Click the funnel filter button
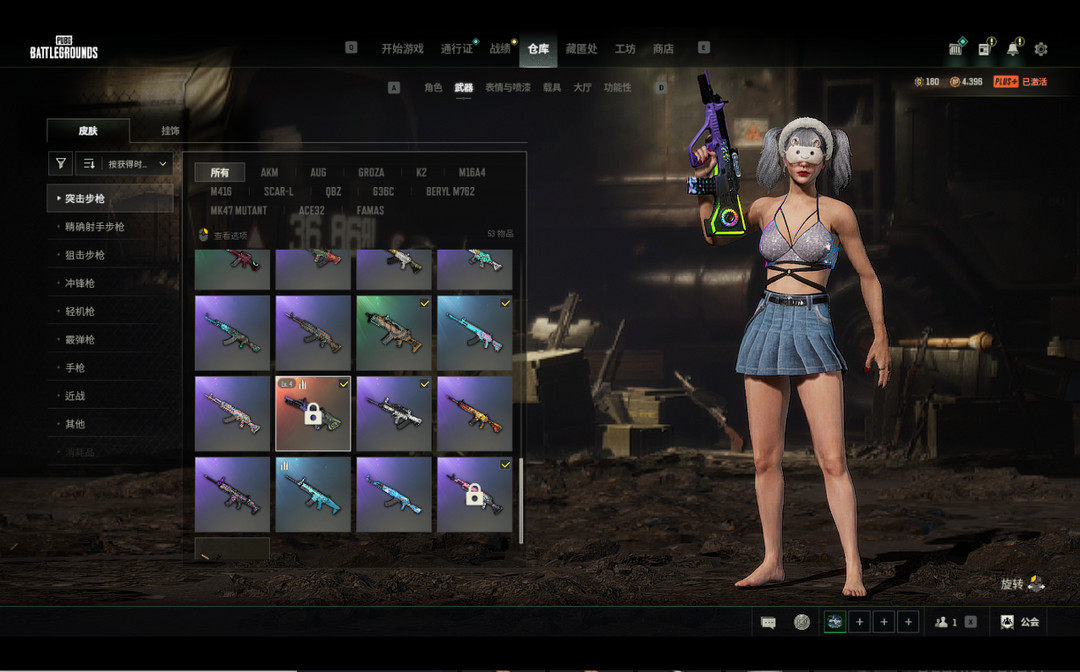The height and width of the screenshot is (672, 1080). click(61, 164)
